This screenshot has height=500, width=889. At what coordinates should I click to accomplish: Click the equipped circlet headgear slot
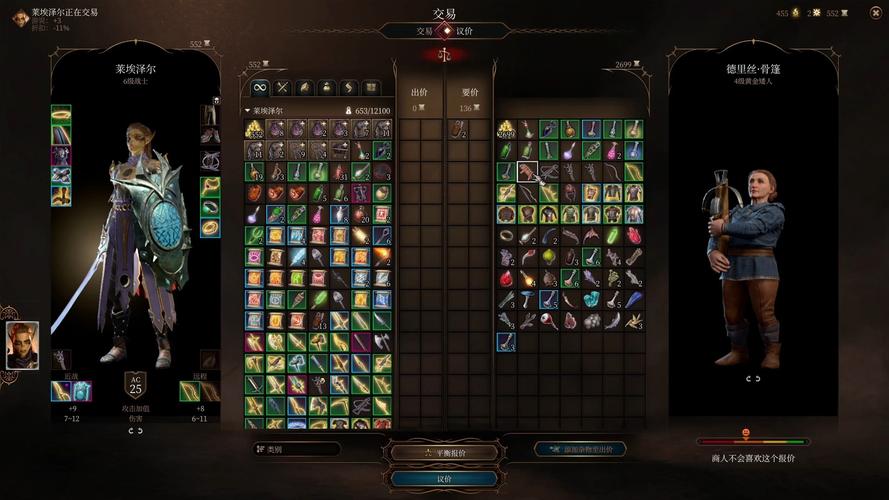tap(61, 113)
